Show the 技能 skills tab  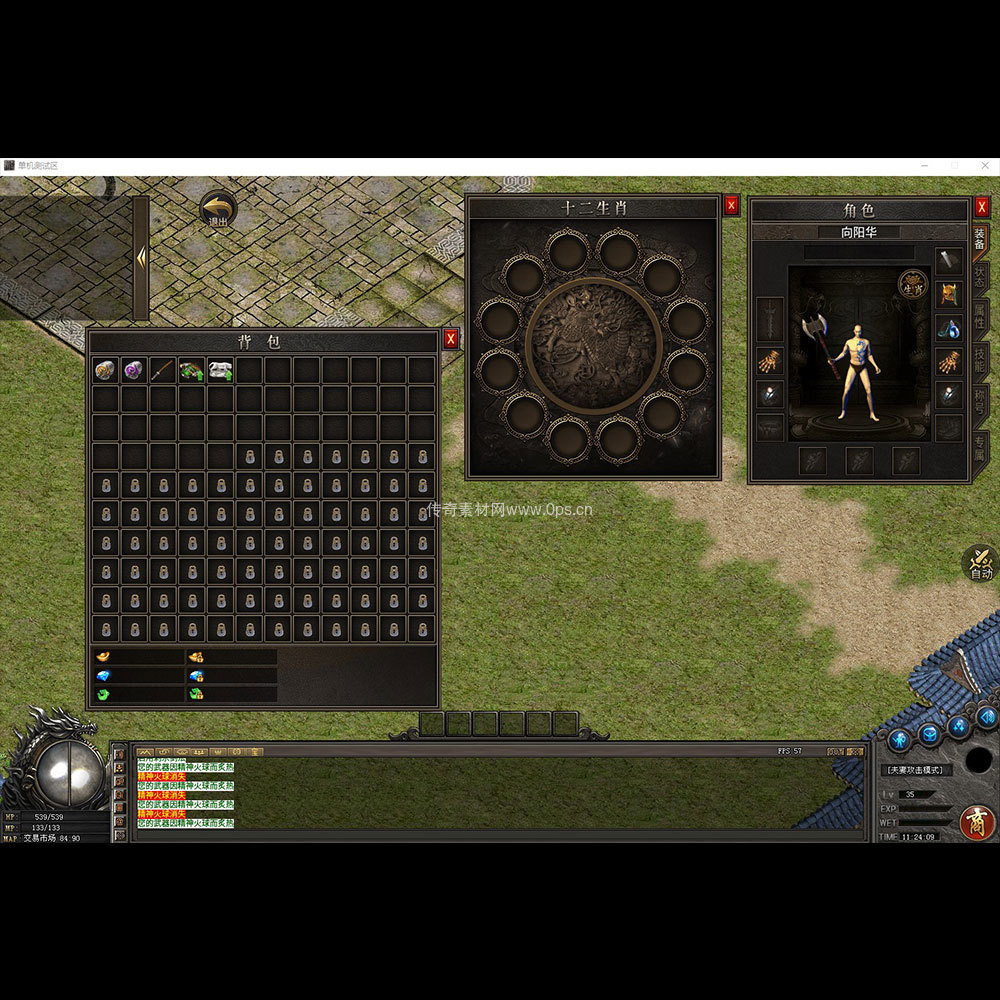pos(981,358)
